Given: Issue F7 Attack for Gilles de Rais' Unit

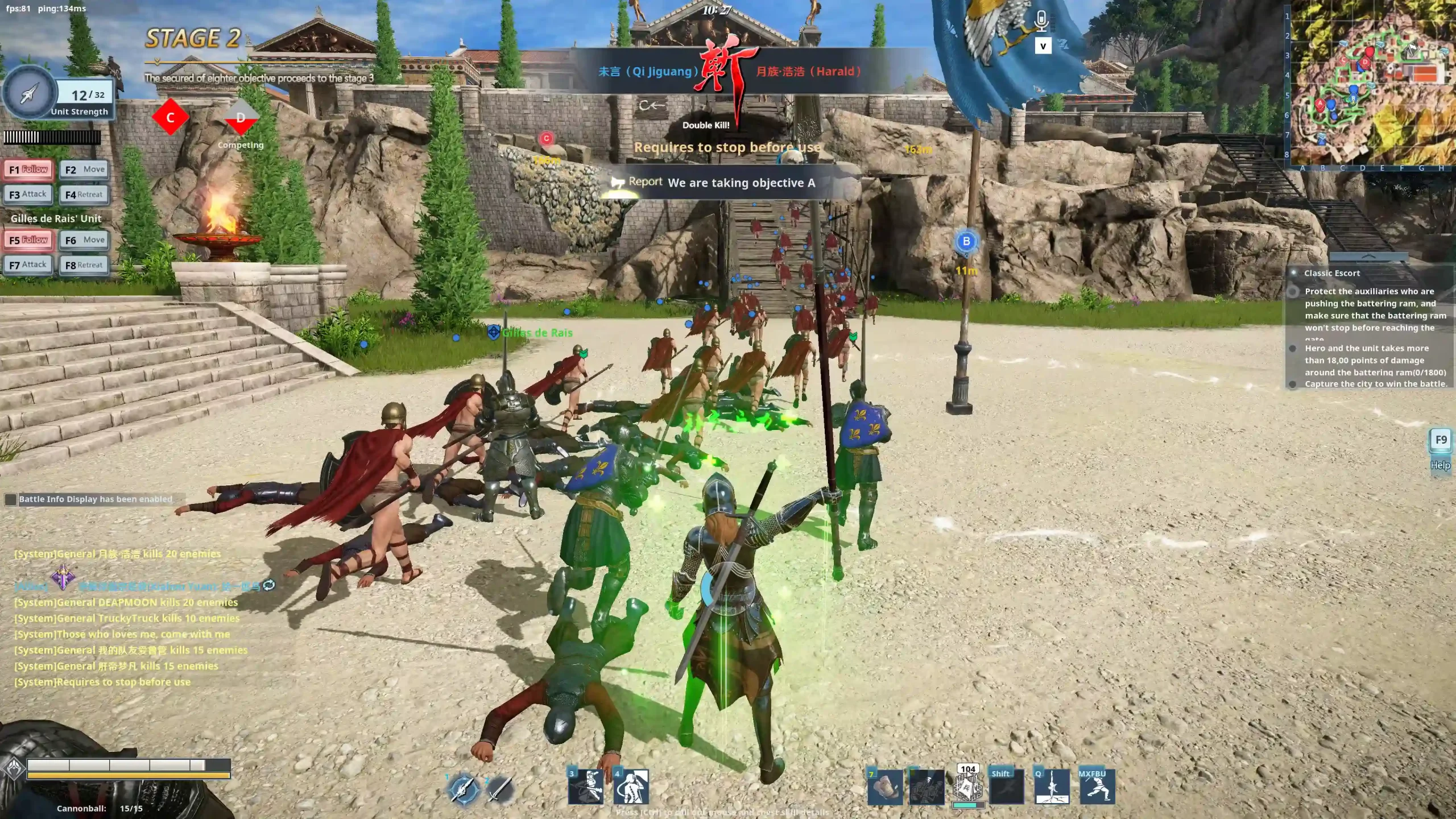Looking at the screenshot, I should pos(28,265).
